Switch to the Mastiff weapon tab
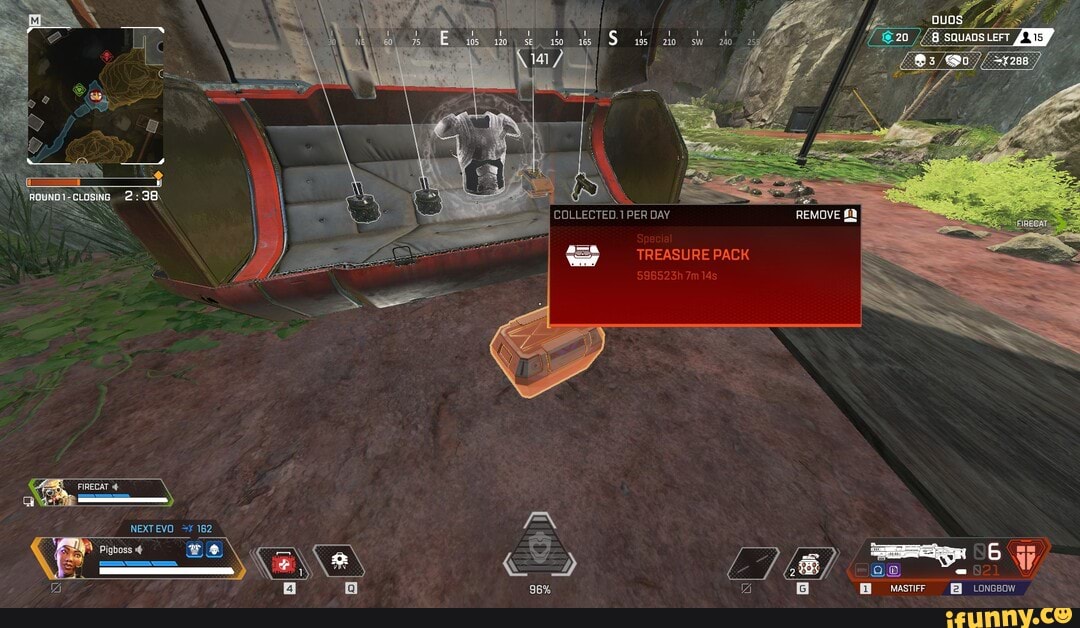The image size is (1080, 628). (900, 588)
